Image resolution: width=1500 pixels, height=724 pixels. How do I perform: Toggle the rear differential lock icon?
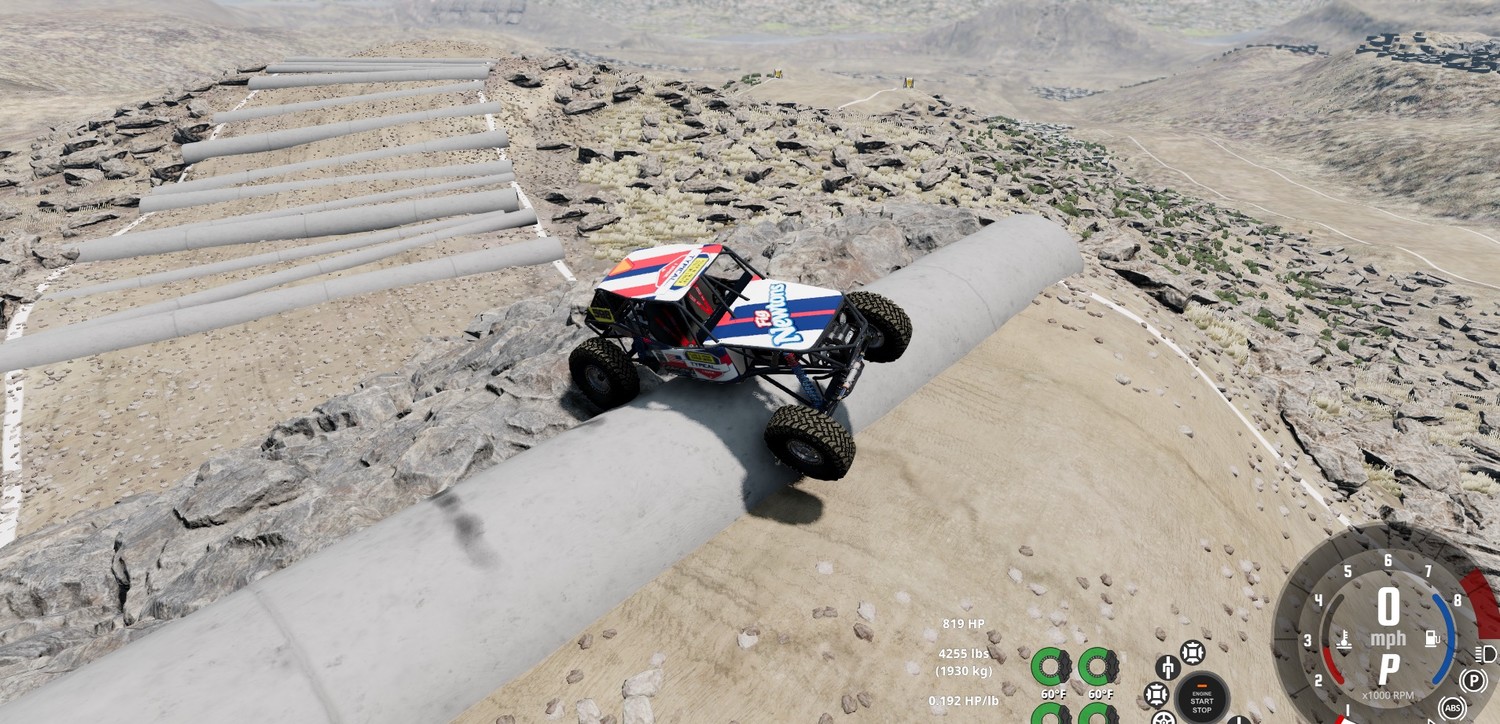1157,693
